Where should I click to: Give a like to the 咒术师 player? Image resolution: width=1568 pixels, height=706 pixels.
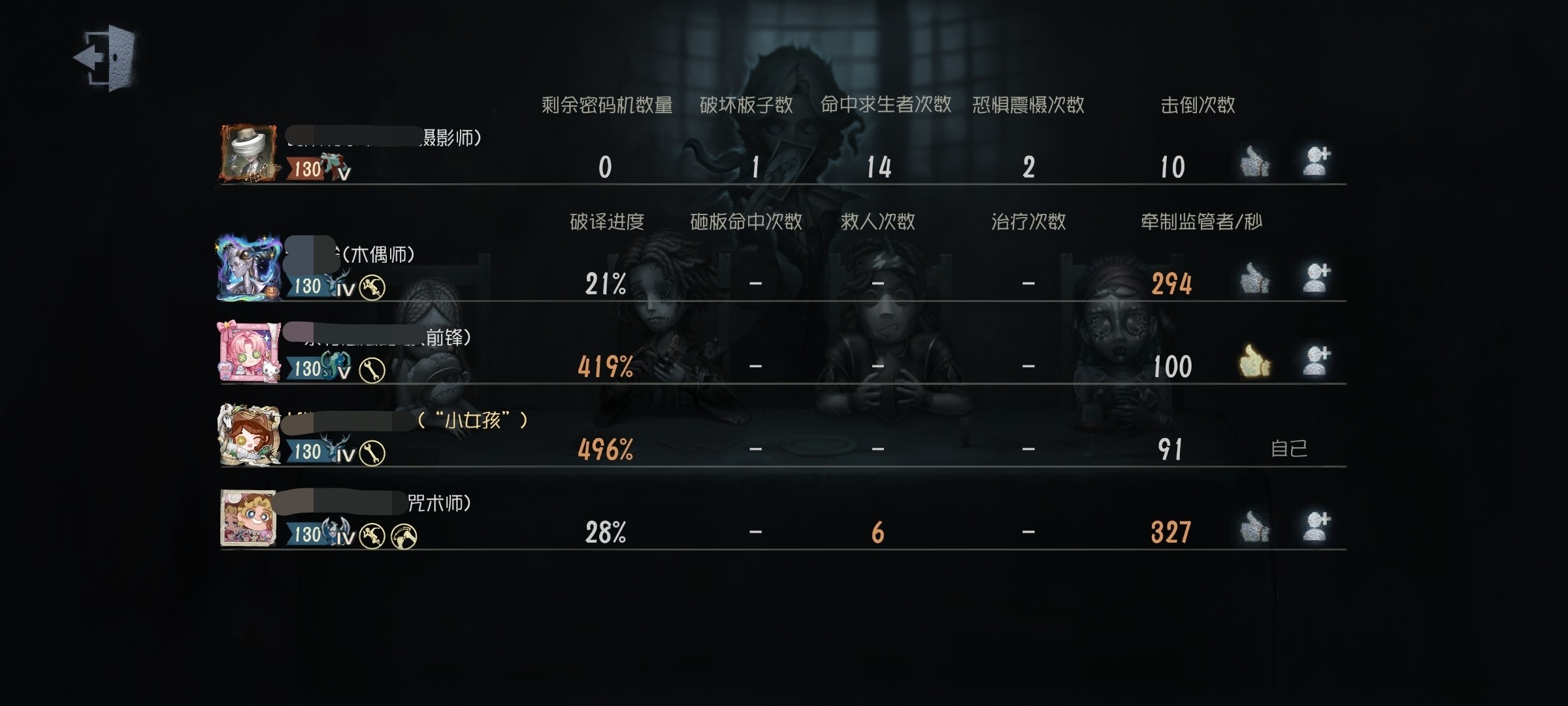(x=1254, y=527)
